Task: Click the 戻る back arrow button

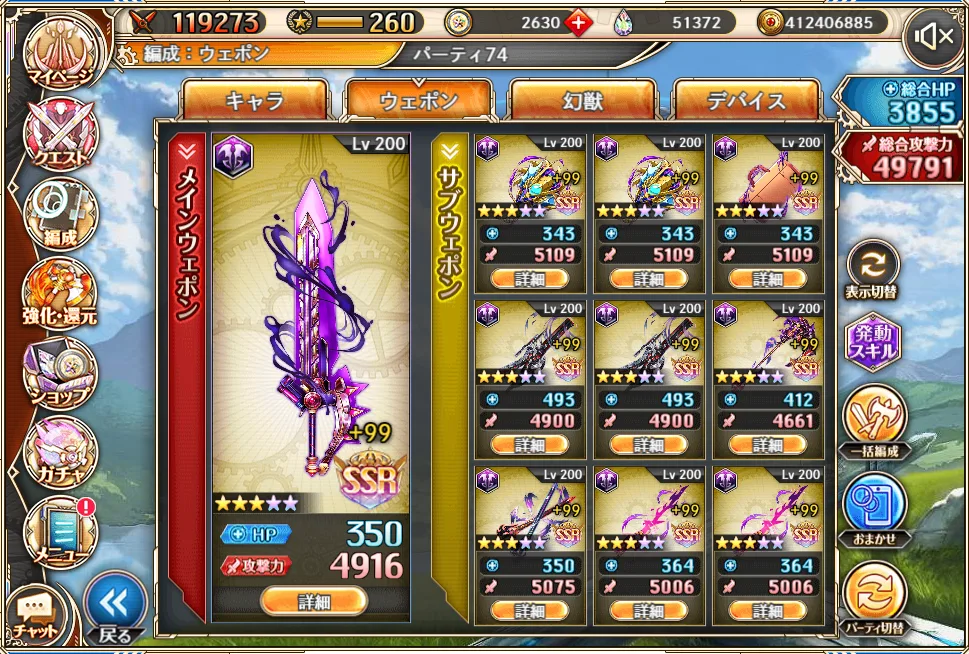Action: point(115,605)
